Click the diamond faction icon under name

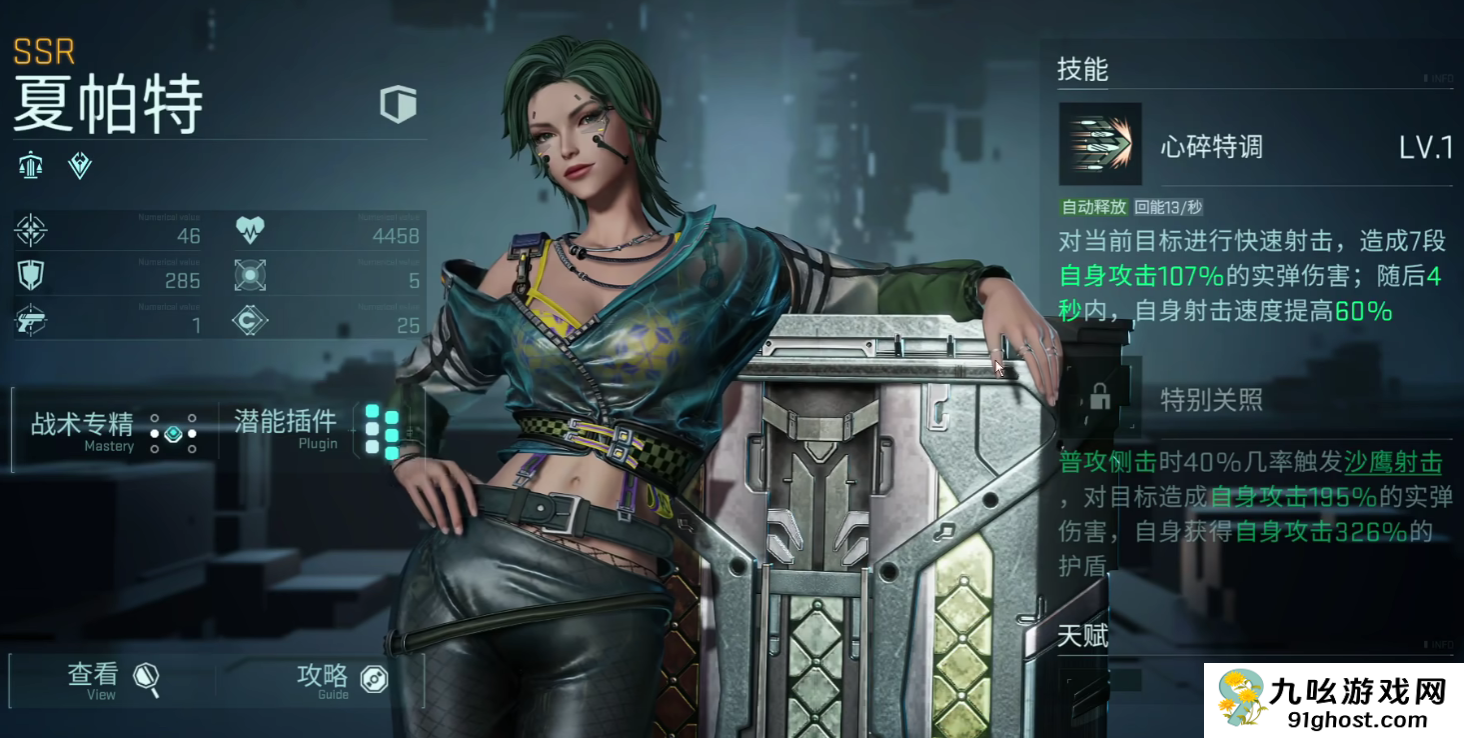(80, 166)
